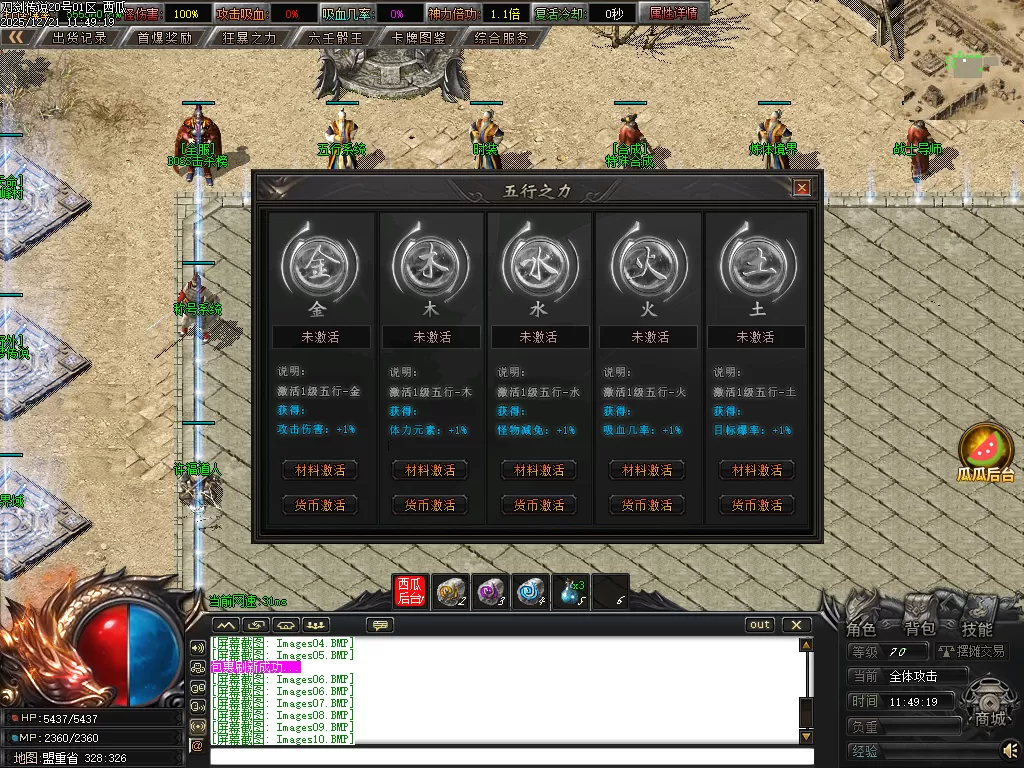Screen dimensions: 1024x768
Task: Open 综合服务 services menu
Action: [503, 38]
